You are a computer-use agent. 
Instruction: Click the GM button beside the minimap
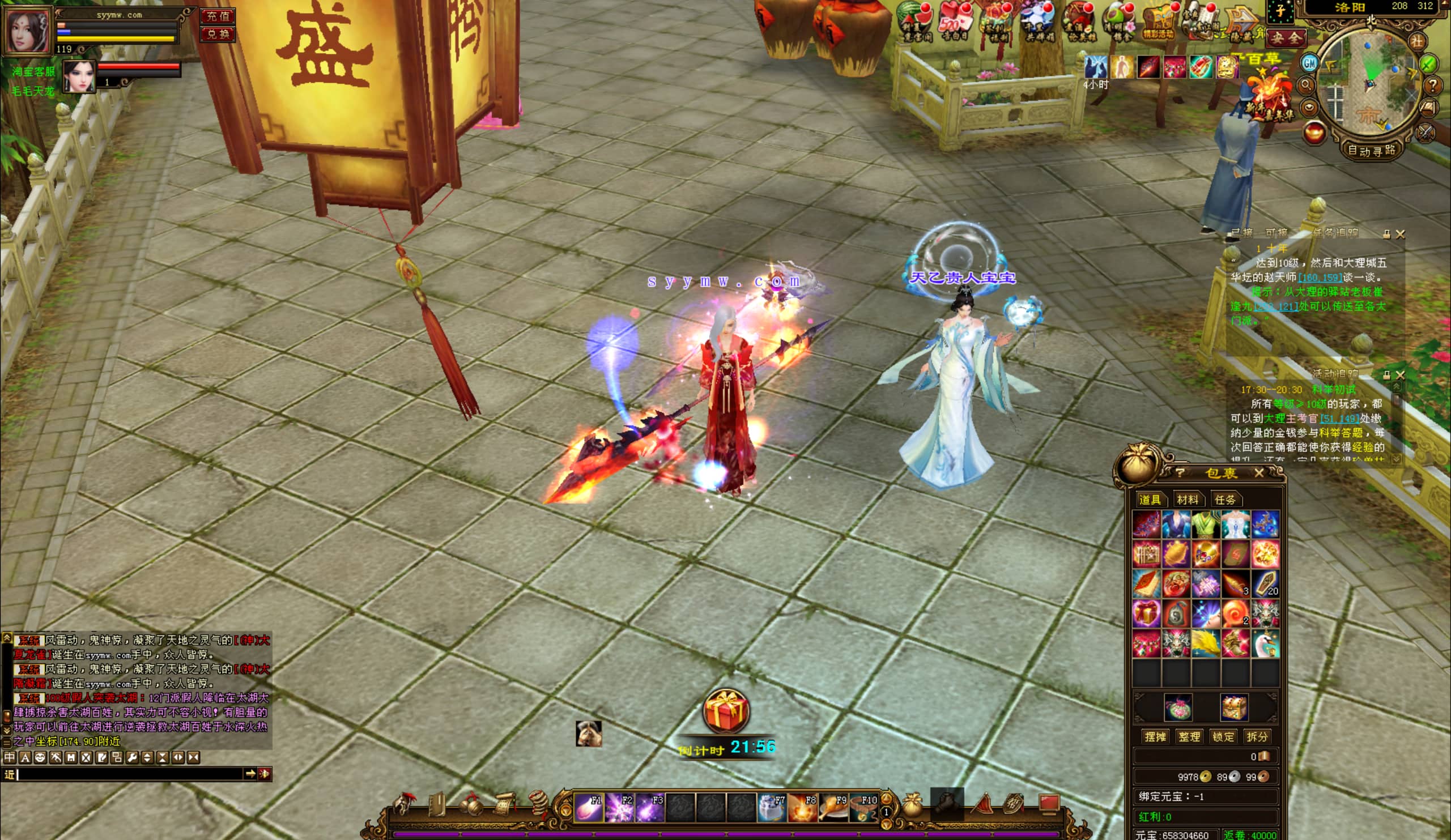coord(1309,63)
